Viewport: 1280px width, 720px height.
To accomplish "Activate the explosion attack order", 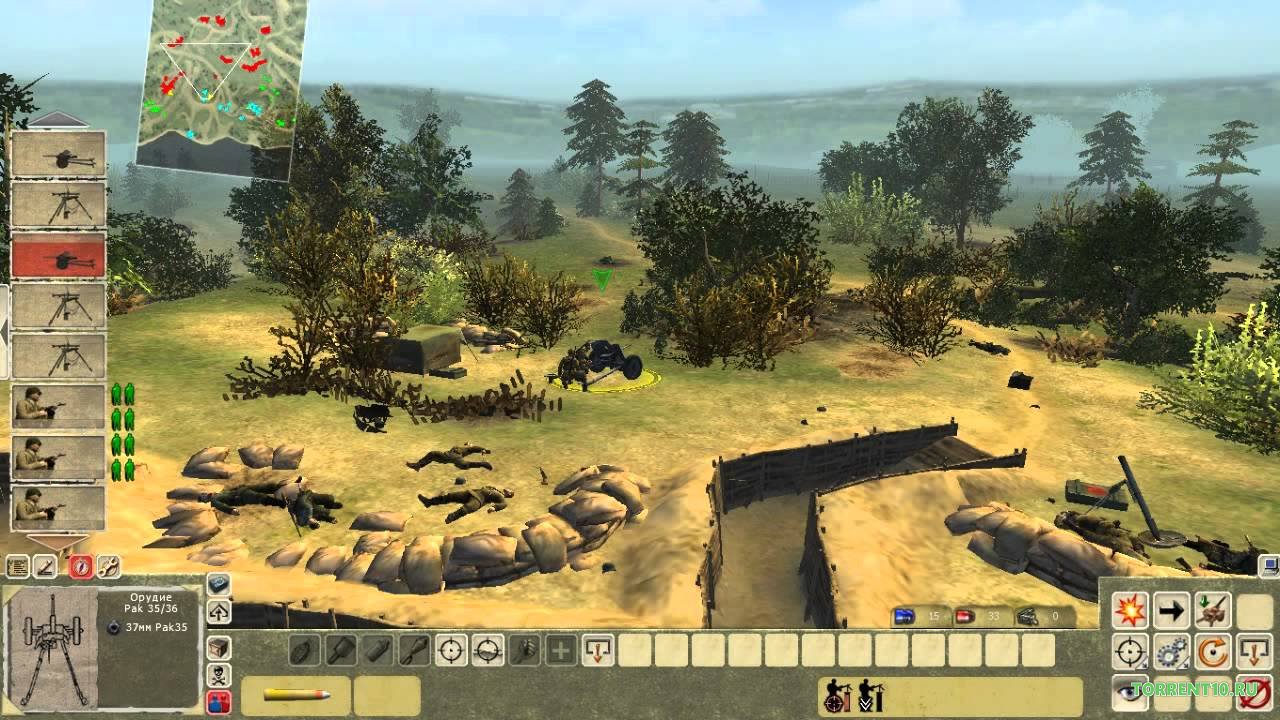I will click(1130, 609).
